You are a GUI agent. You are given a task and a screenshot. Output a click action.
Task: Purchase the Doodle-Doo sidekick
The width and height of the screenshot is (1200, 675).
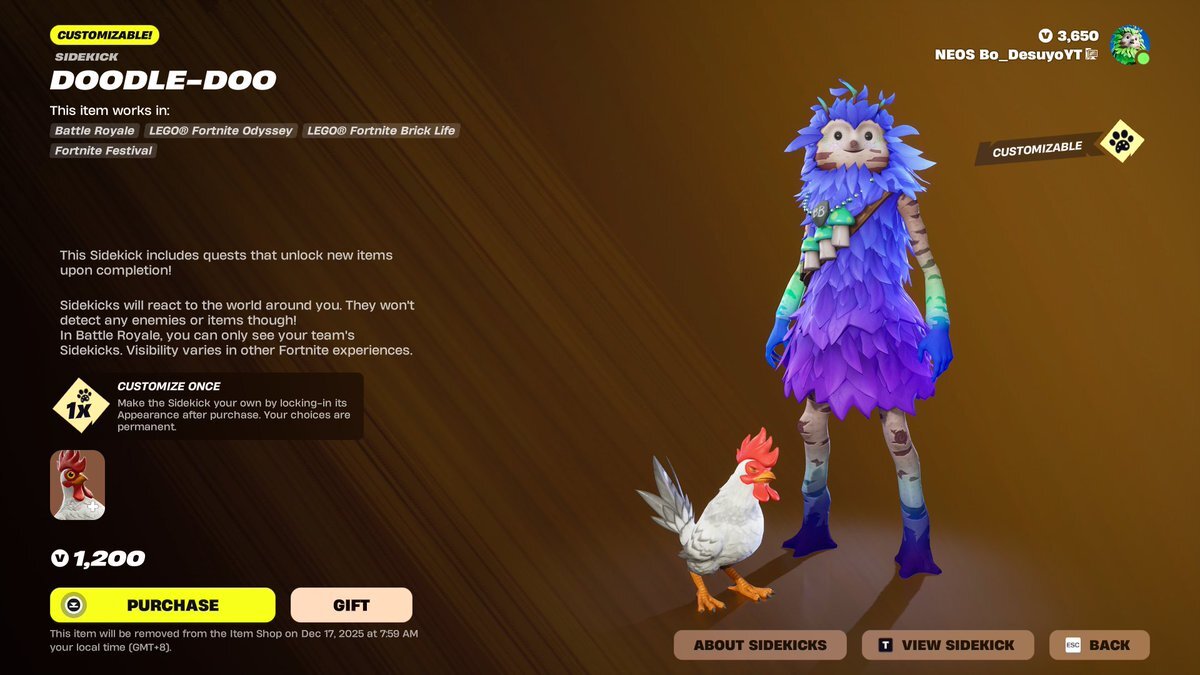click(x=162, y=605)
